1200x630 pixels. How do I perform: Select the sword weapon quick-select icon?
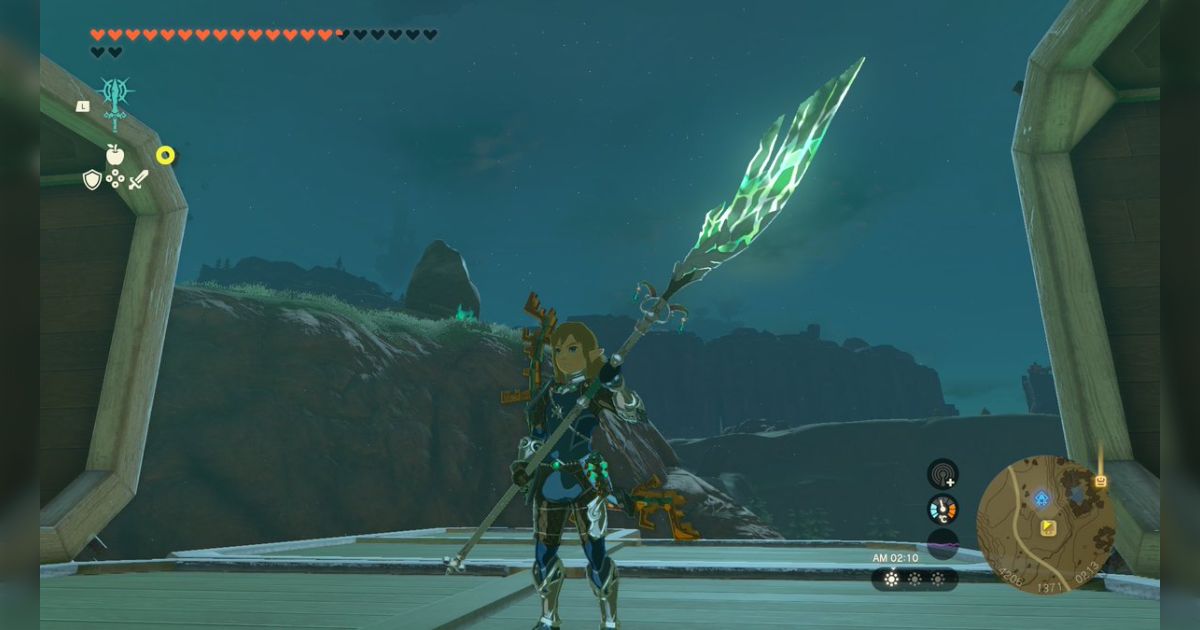(138, 180)
